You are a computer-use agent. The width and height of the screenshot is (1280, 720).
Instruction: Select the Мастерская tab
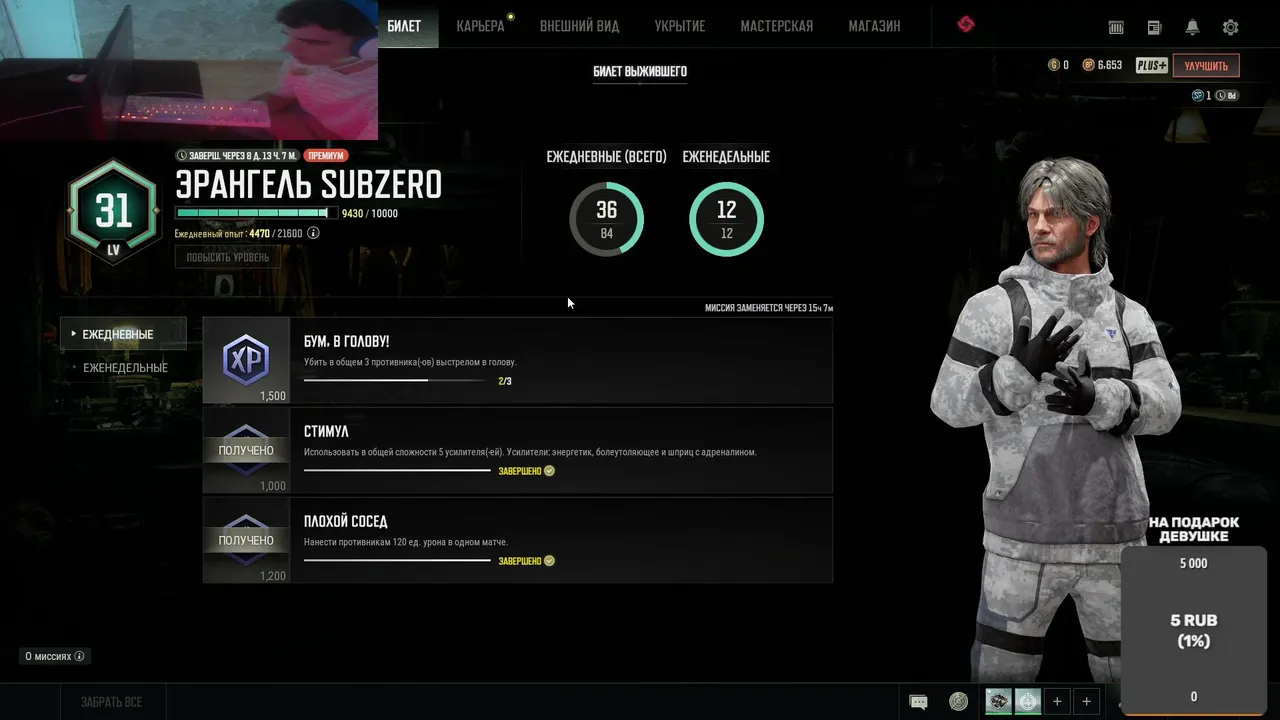click(776, 26)
